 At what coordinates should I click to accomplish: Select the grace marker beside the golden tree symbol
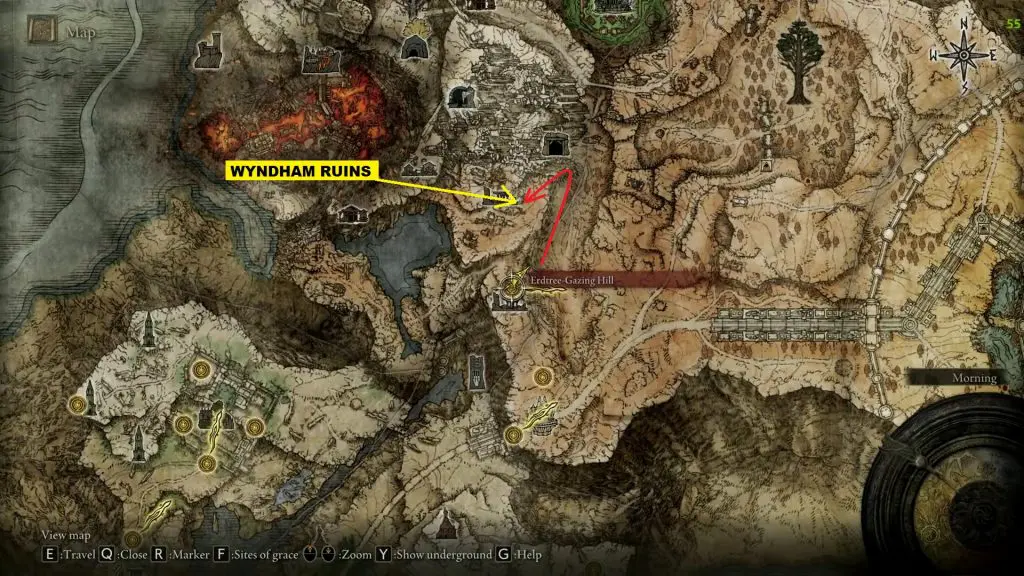pyautogui.click(x=514, y=435)
